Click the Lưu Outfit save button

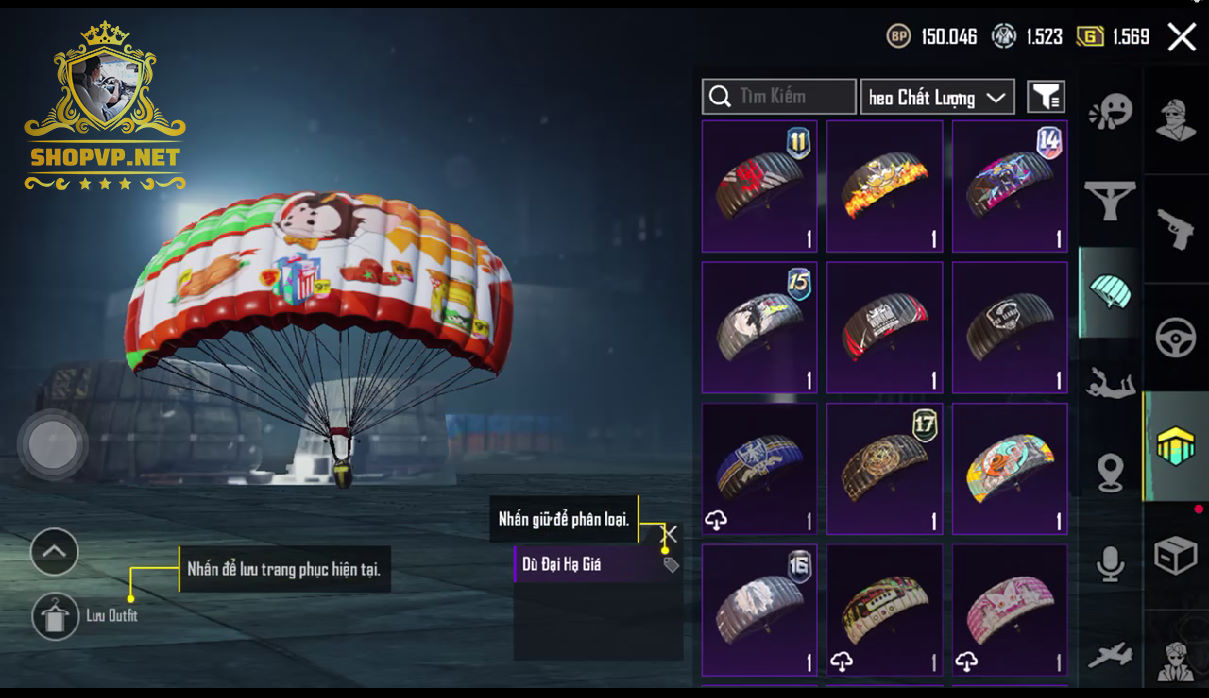pyautogui.click(x=55, y=616)
